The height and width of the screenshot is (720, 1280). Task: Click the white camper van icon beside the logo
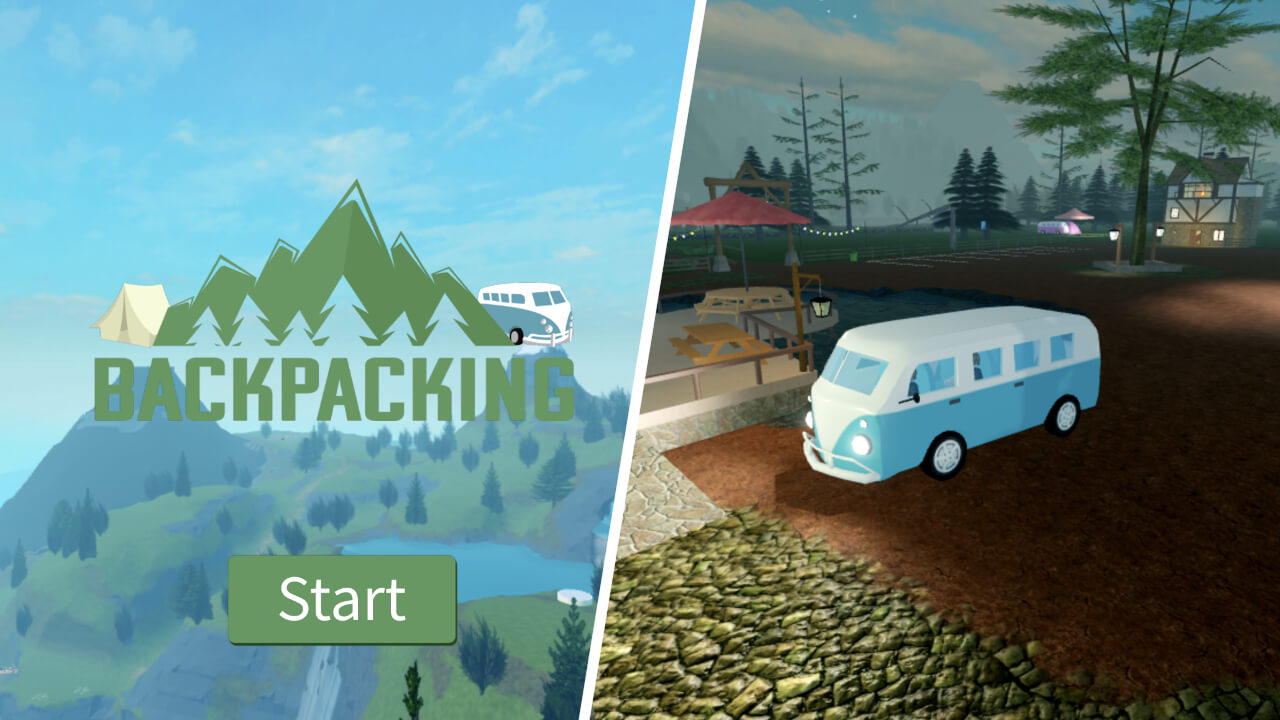point(530,310)
